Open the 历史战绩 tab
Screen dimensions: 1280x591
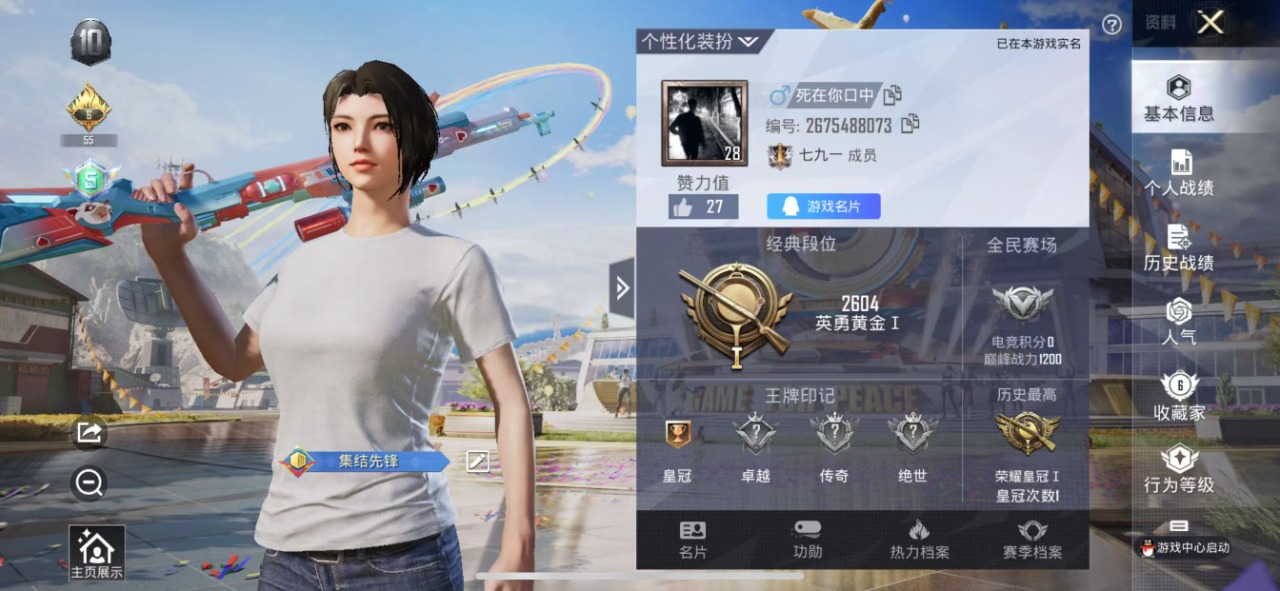point(1179,248)
